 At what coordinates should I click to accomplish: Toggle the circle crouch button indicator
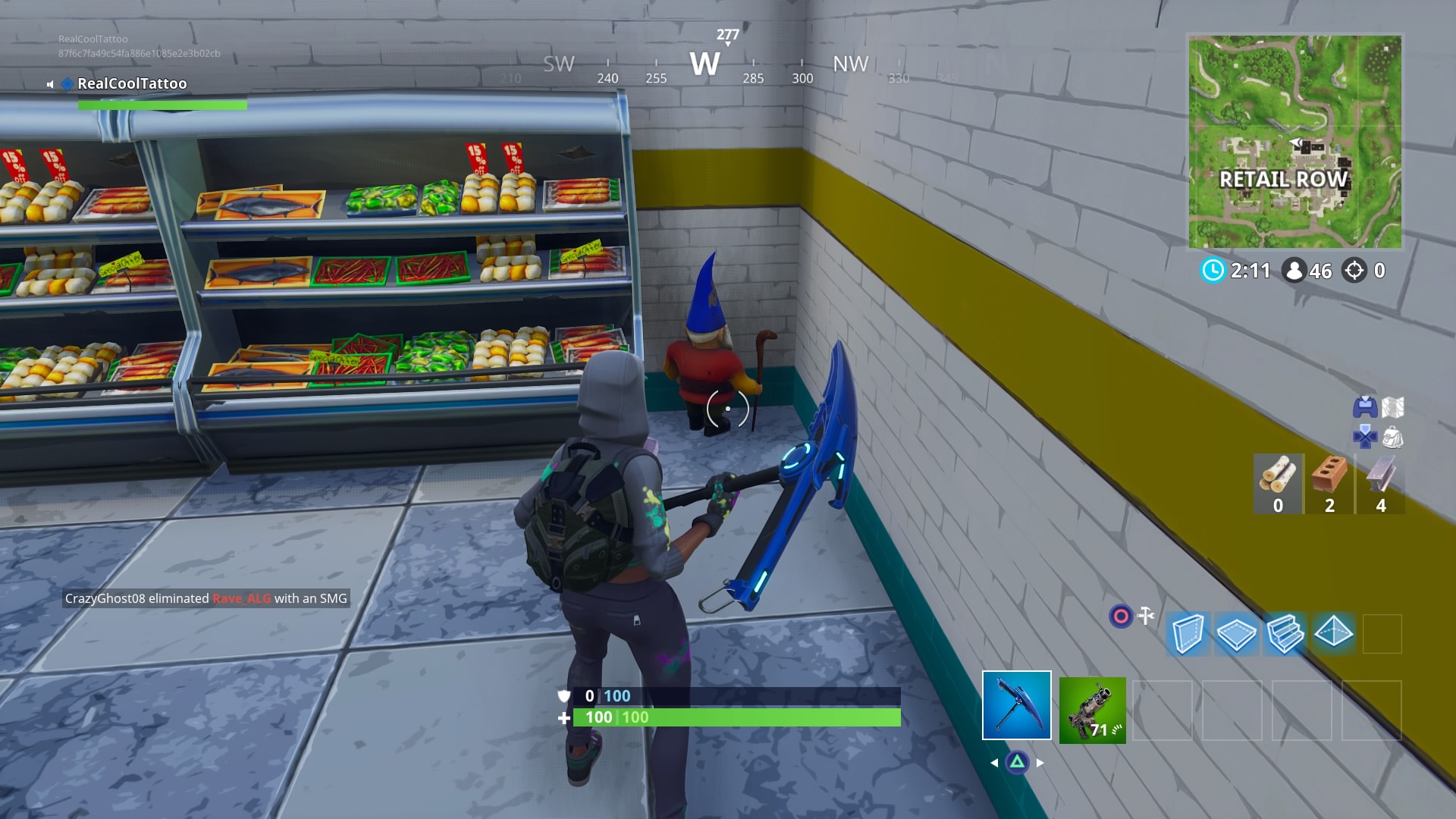click(1120, 616)
